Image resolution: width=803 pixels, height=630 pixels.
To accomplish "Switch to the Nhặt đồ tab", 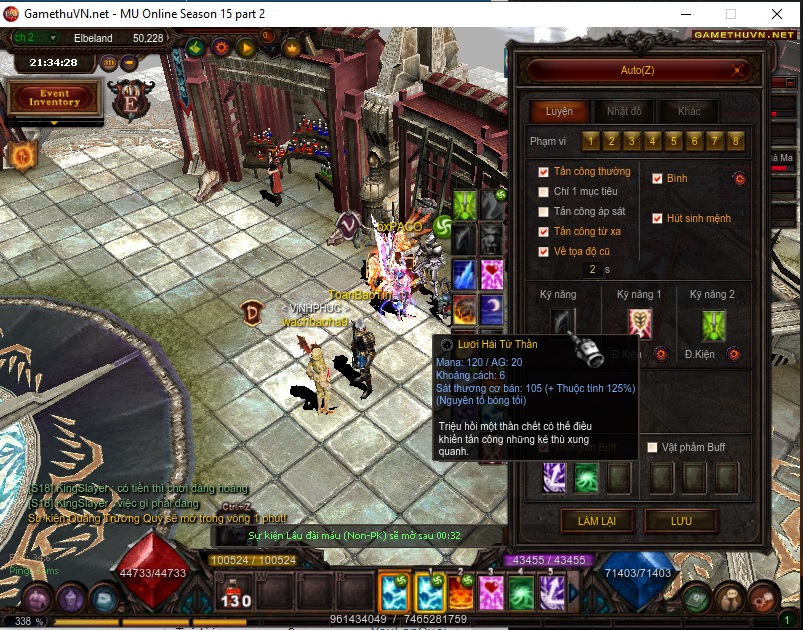I will pos(624,111).
